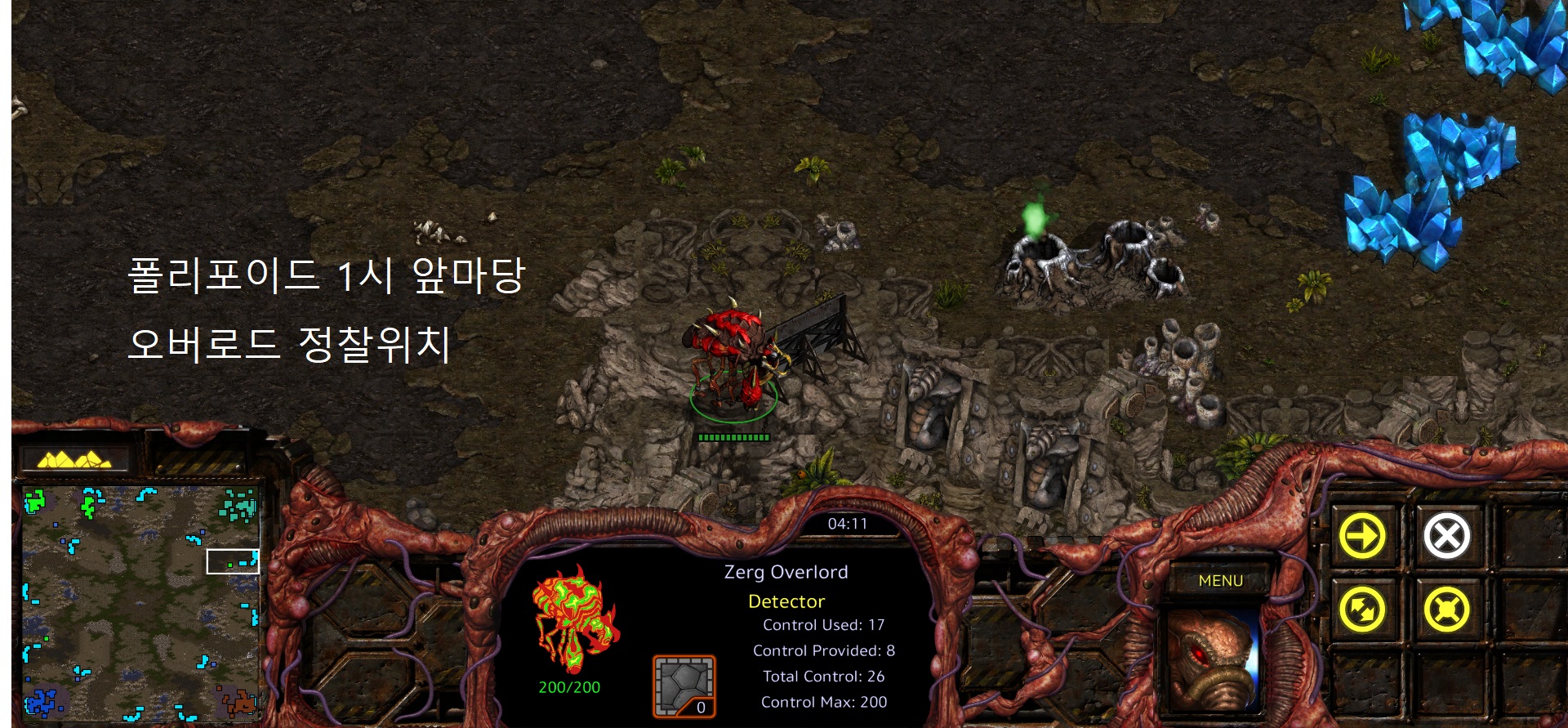Click the Move command button
The image size is (1568, 728).
pyautogui.click(x=1362, y=537)
